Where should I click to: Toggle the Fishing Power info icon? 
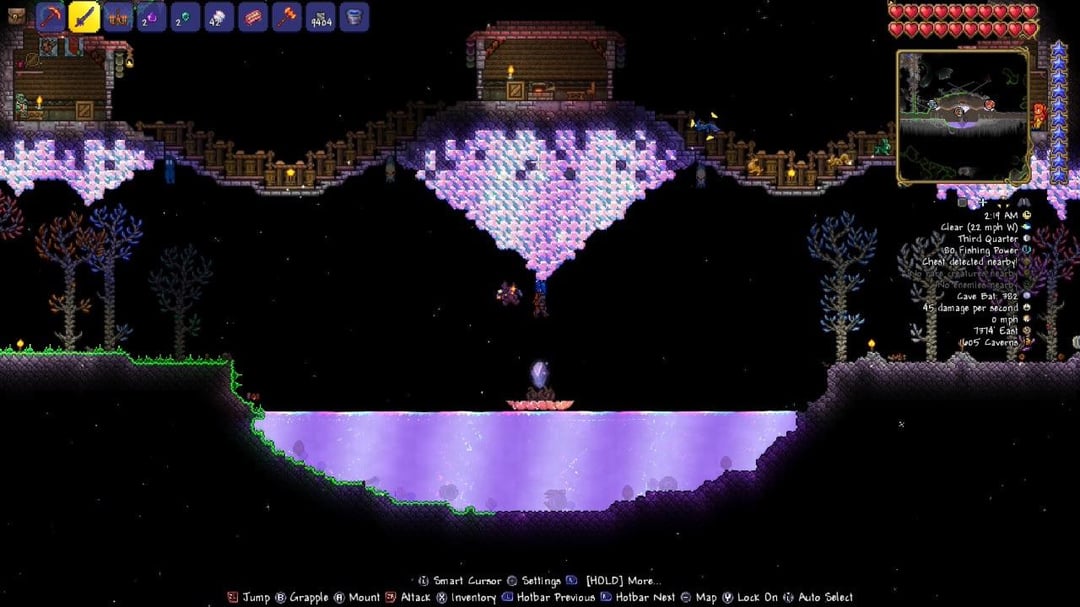click(x=1027, y=251)
